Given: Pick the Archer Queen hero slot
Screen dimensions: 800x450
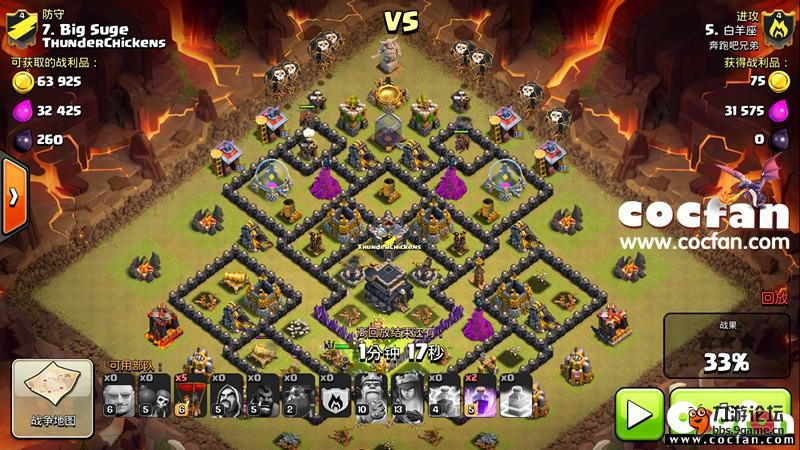Looking at the screenshot, I should tap(407, 396).
